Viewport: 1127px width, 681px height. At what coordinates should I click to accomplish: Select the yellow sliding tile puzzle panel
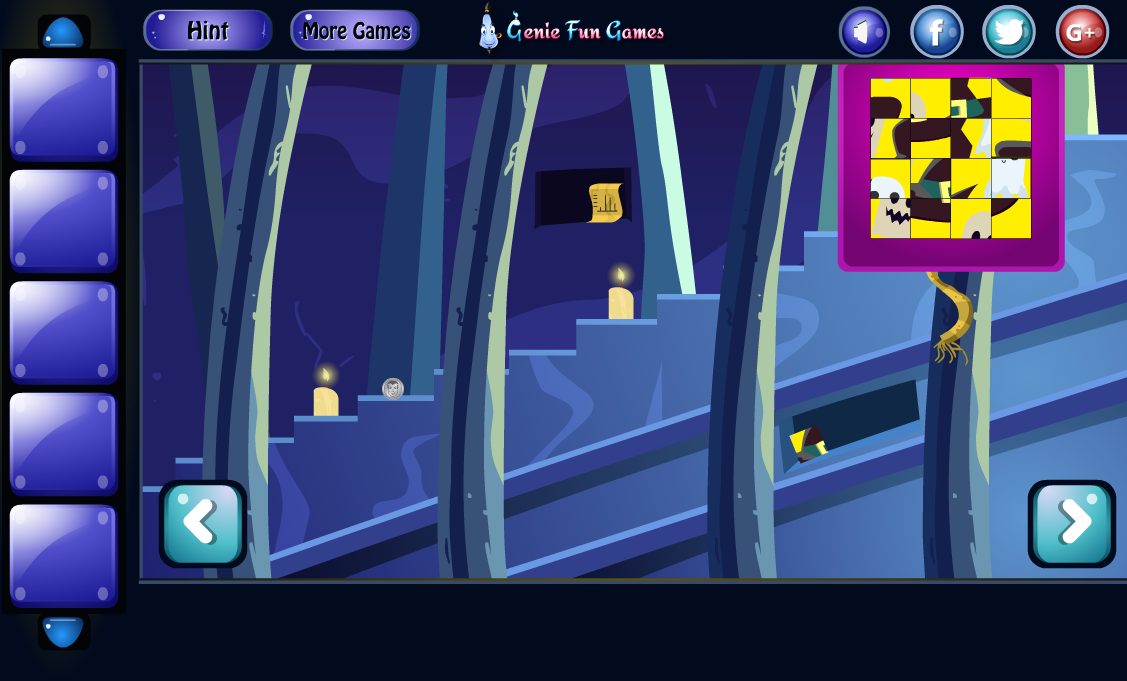point(950,158)
